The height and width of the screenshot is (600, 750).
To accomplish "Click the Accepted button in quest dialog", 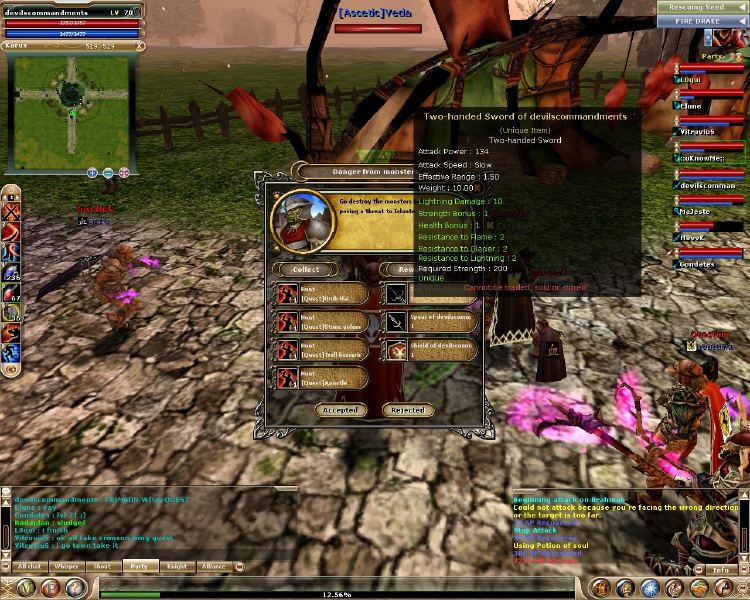I will coord(341,410).
